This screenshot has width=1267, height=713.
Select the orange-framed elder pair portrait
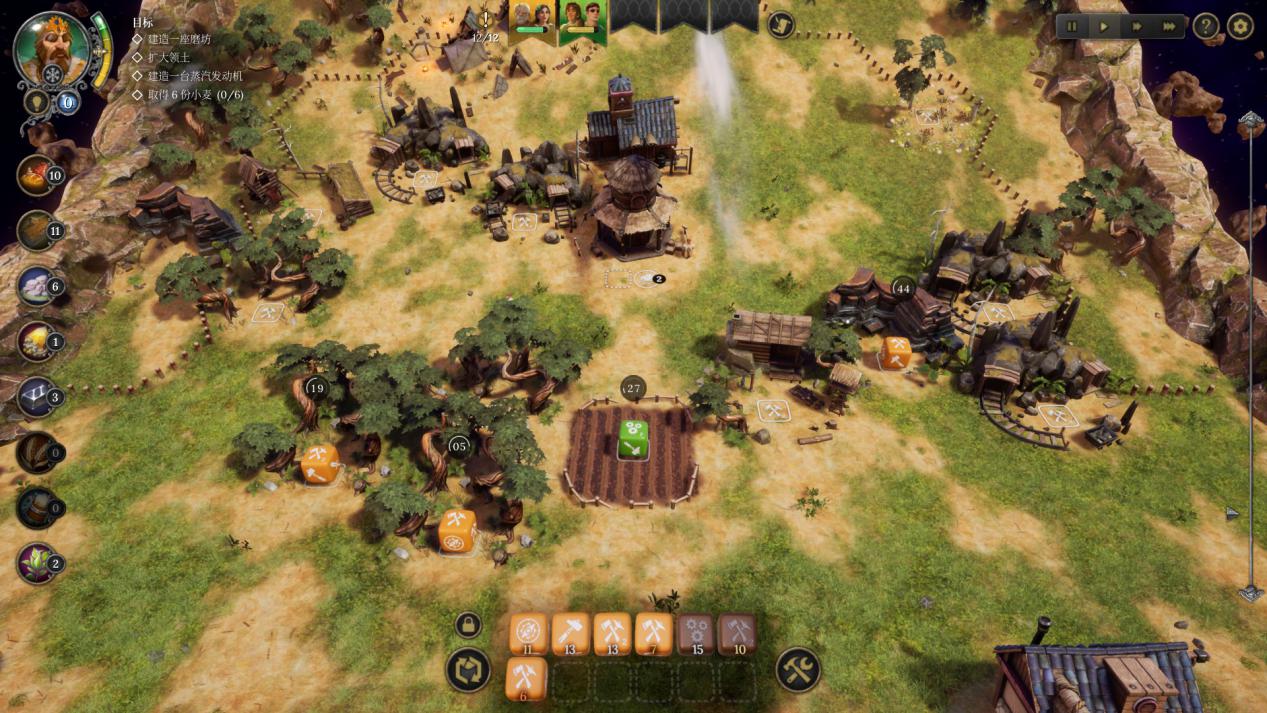click(x=532, y=20)
